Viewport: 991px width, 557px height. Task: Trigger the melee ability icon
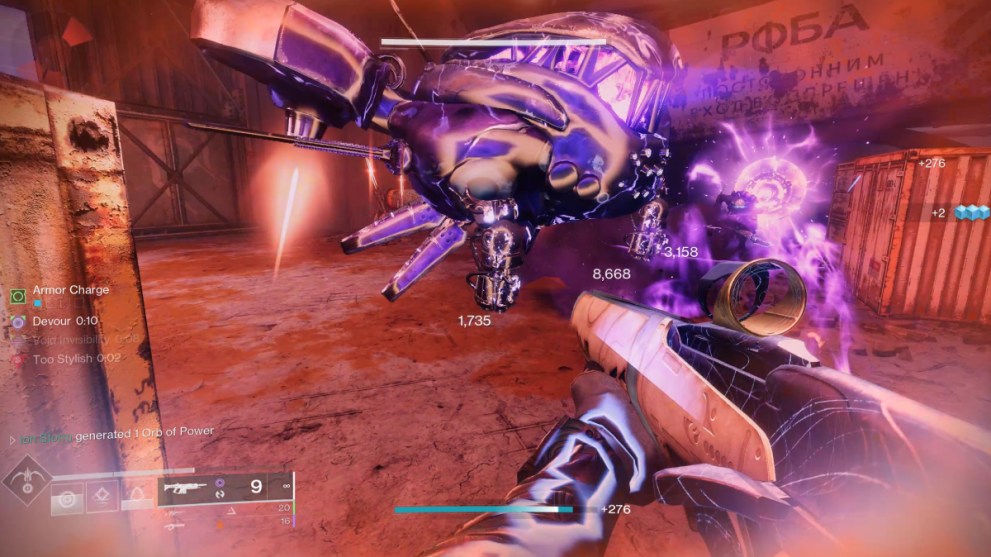click(x=102, y=495)
